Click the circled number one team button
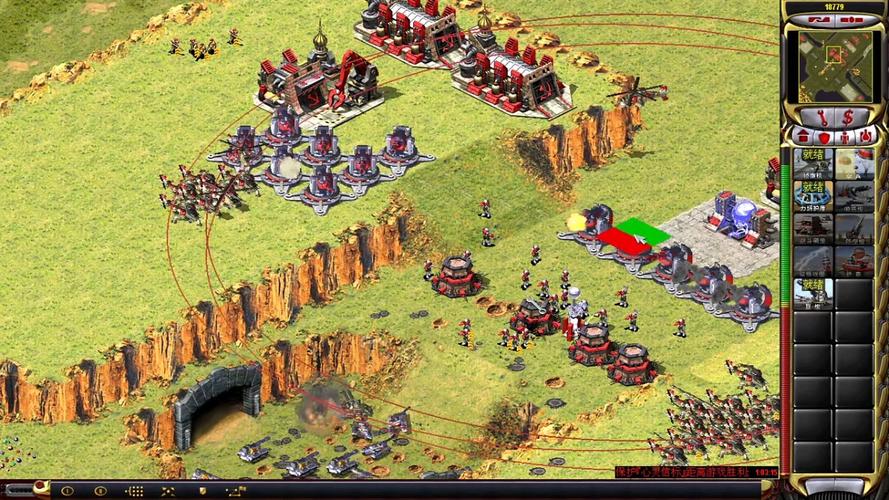Screen dimensions: 889x500 (x=68, y=491)
